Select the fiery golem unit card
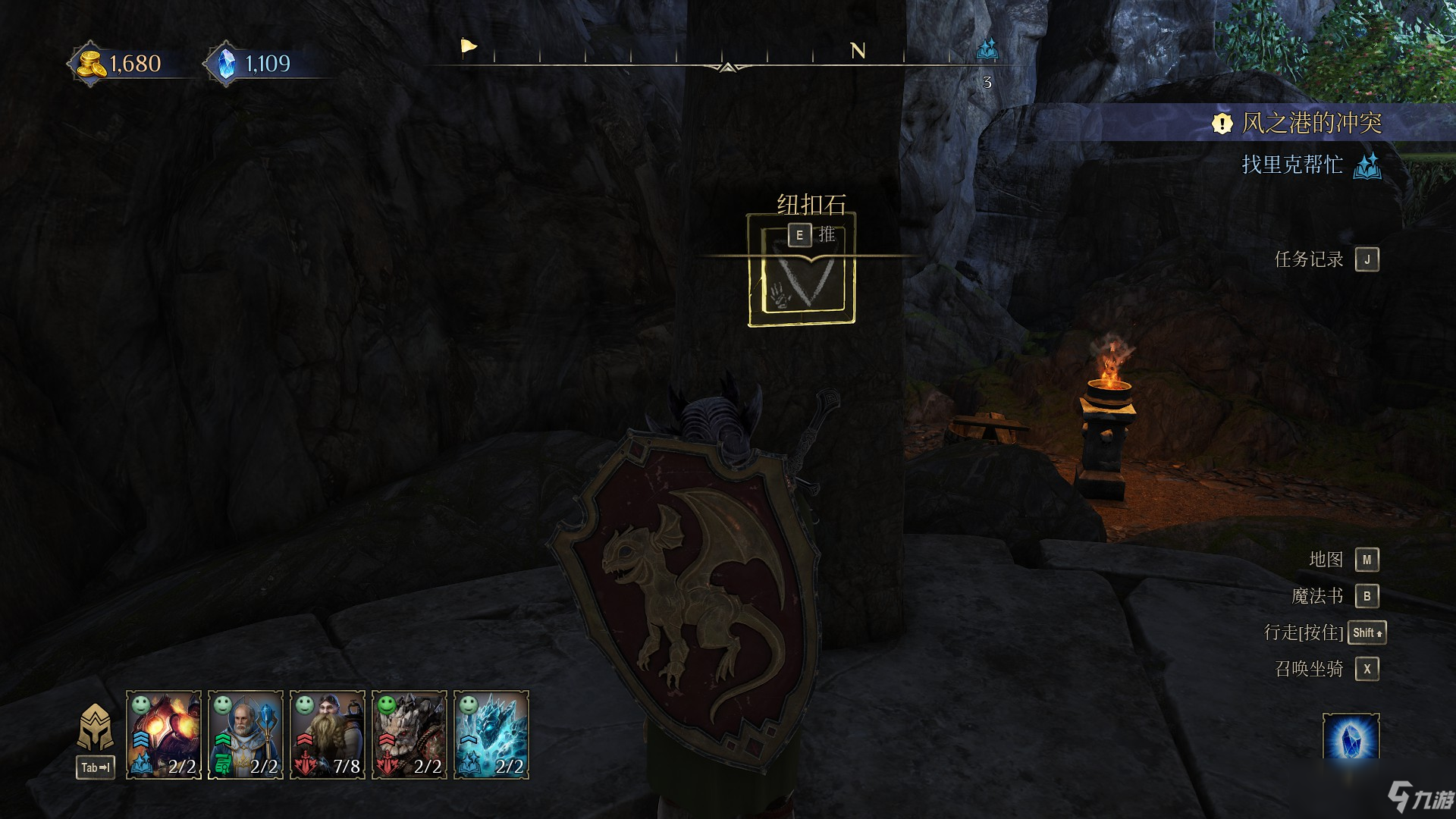Screen dimensions: 1456x819 point(164,734)
